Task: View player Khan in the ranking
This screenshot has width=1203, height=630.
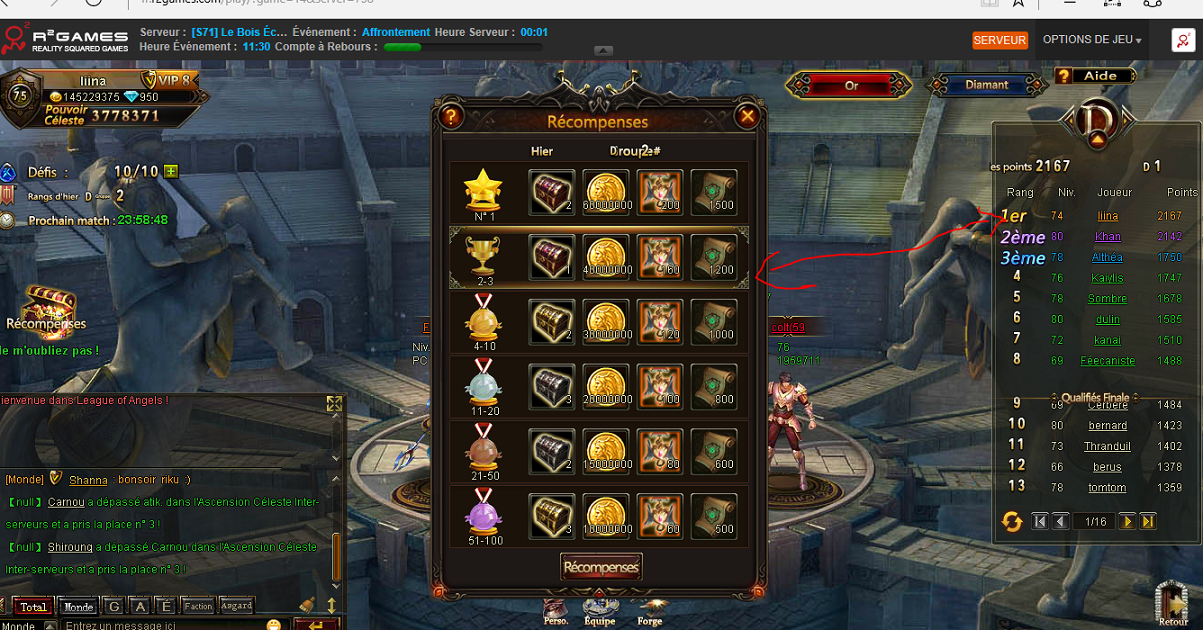Action: tap(1107, 237)
